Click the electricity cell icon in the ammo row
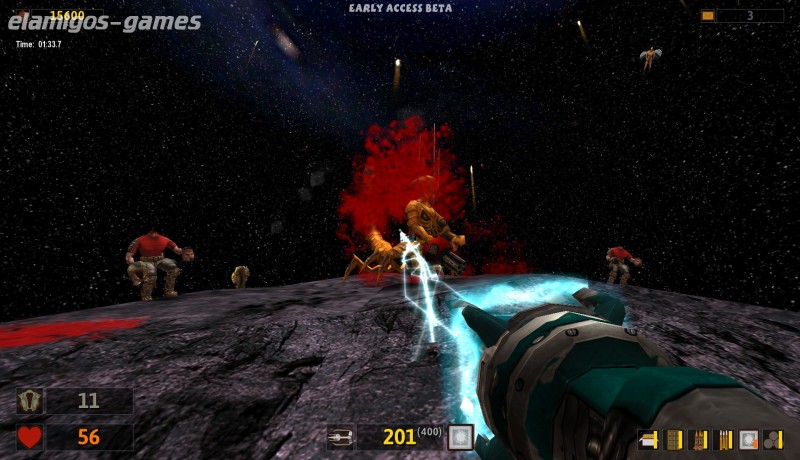Viewport: 800px width, 460px height. click(x=748, y=439)
